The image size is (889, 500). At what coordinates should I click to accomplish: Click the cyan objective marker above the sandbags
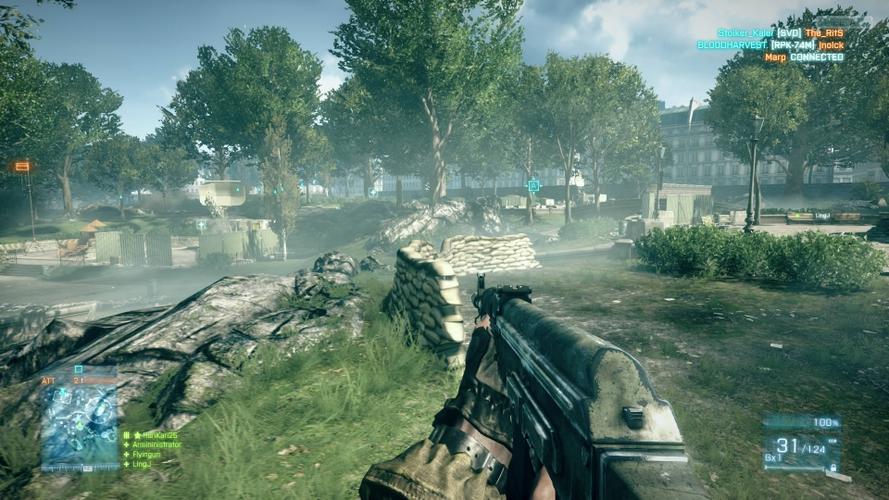pos(533,185)
